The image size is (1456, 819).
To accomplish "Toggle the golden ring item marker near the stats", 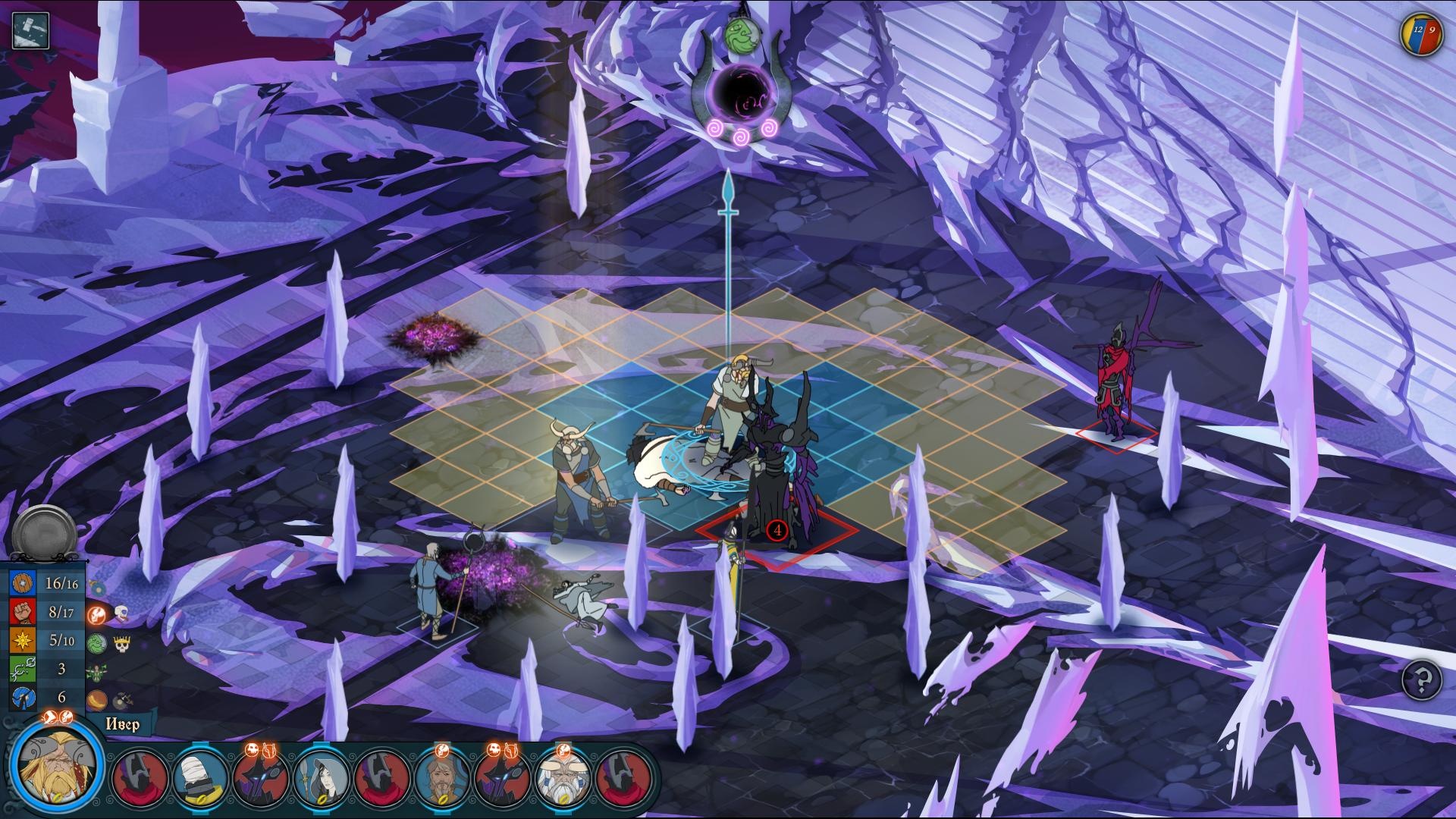I will click(x=96, y=701).
